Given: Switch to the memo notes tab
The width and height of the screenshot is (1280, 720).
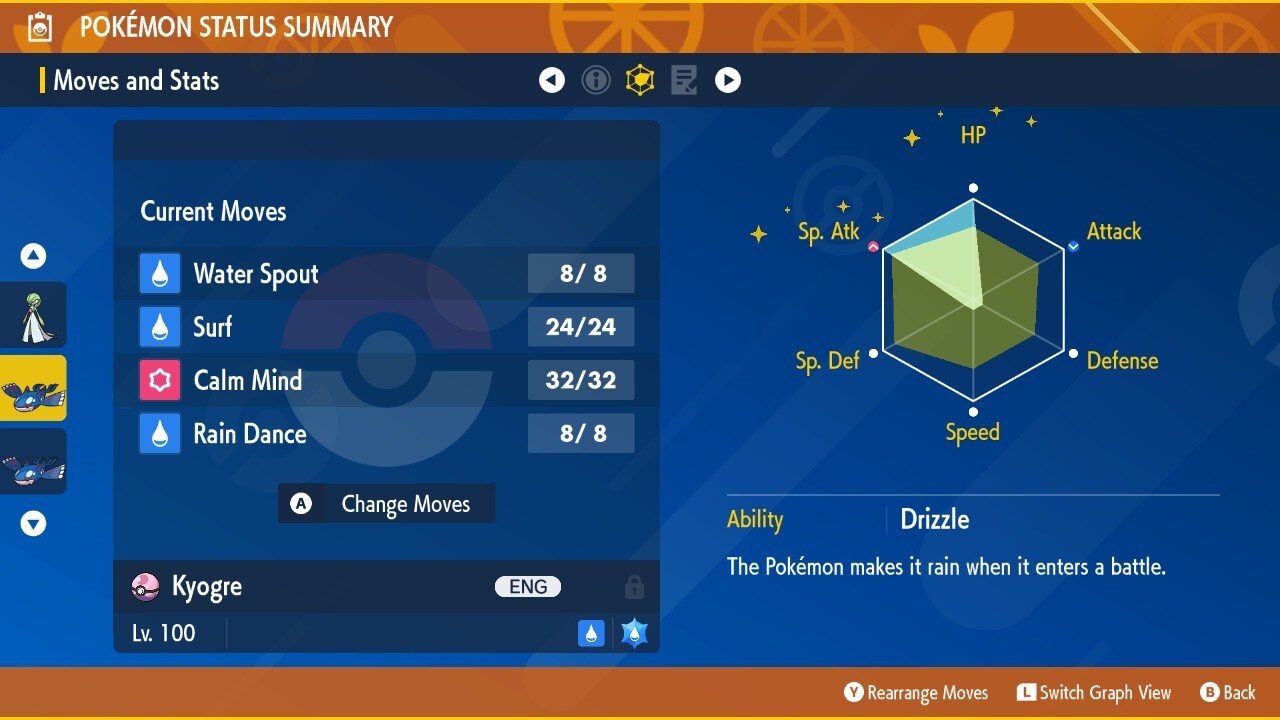Looking at the screenshot, I should [x=684, y=80].
